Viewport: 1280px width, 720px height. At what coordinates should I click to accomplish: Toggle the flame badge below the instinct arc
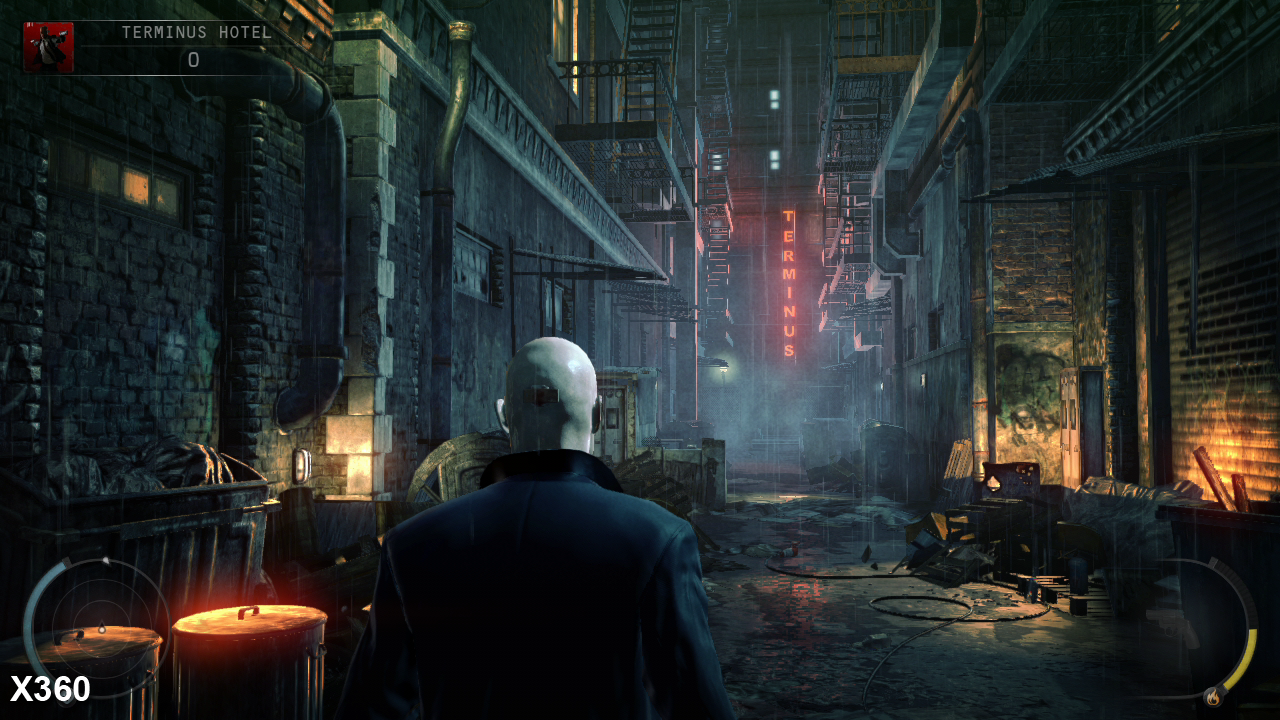tap(1213, 697)
